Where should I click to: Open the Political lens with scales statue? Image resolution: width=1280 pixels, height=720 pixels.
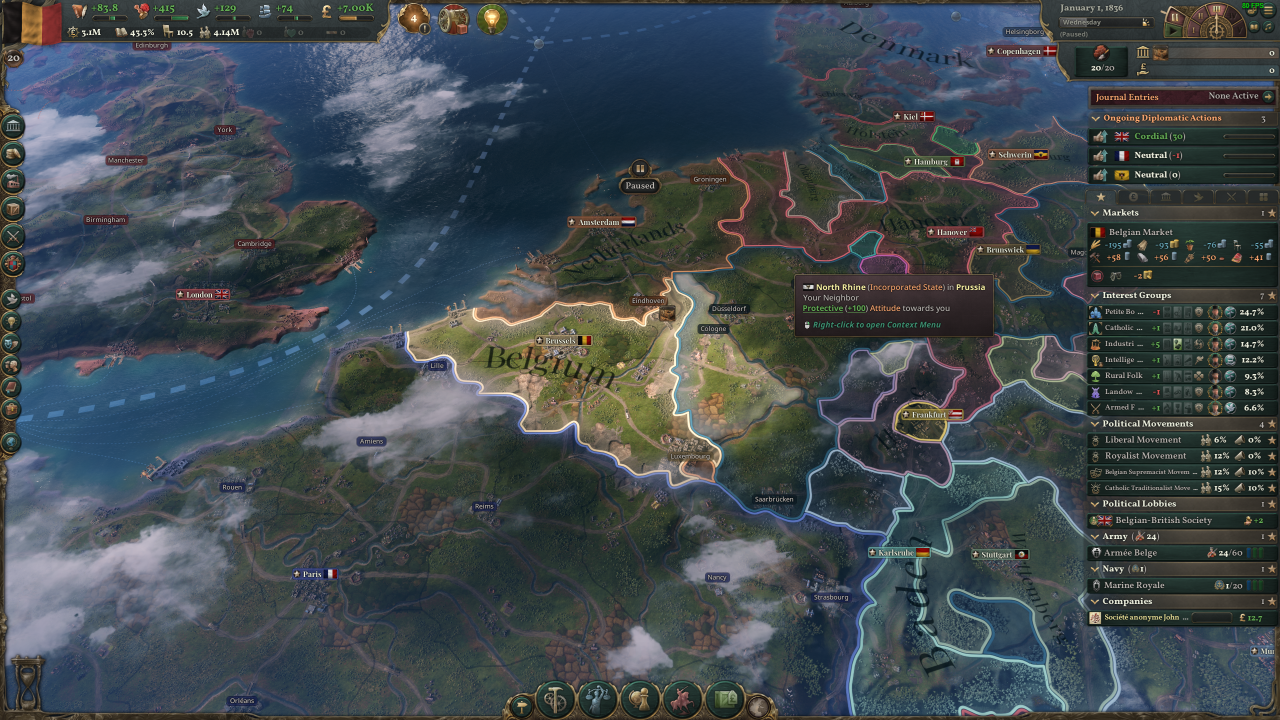(597, 699)
